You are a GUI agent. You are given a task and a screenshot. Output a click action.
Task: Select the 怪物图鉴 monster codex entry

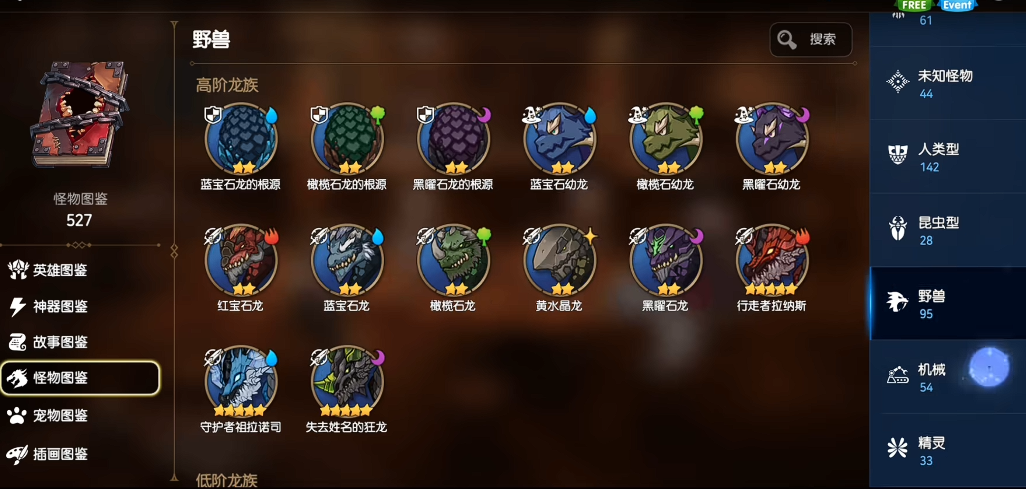[x=80, y=378]
